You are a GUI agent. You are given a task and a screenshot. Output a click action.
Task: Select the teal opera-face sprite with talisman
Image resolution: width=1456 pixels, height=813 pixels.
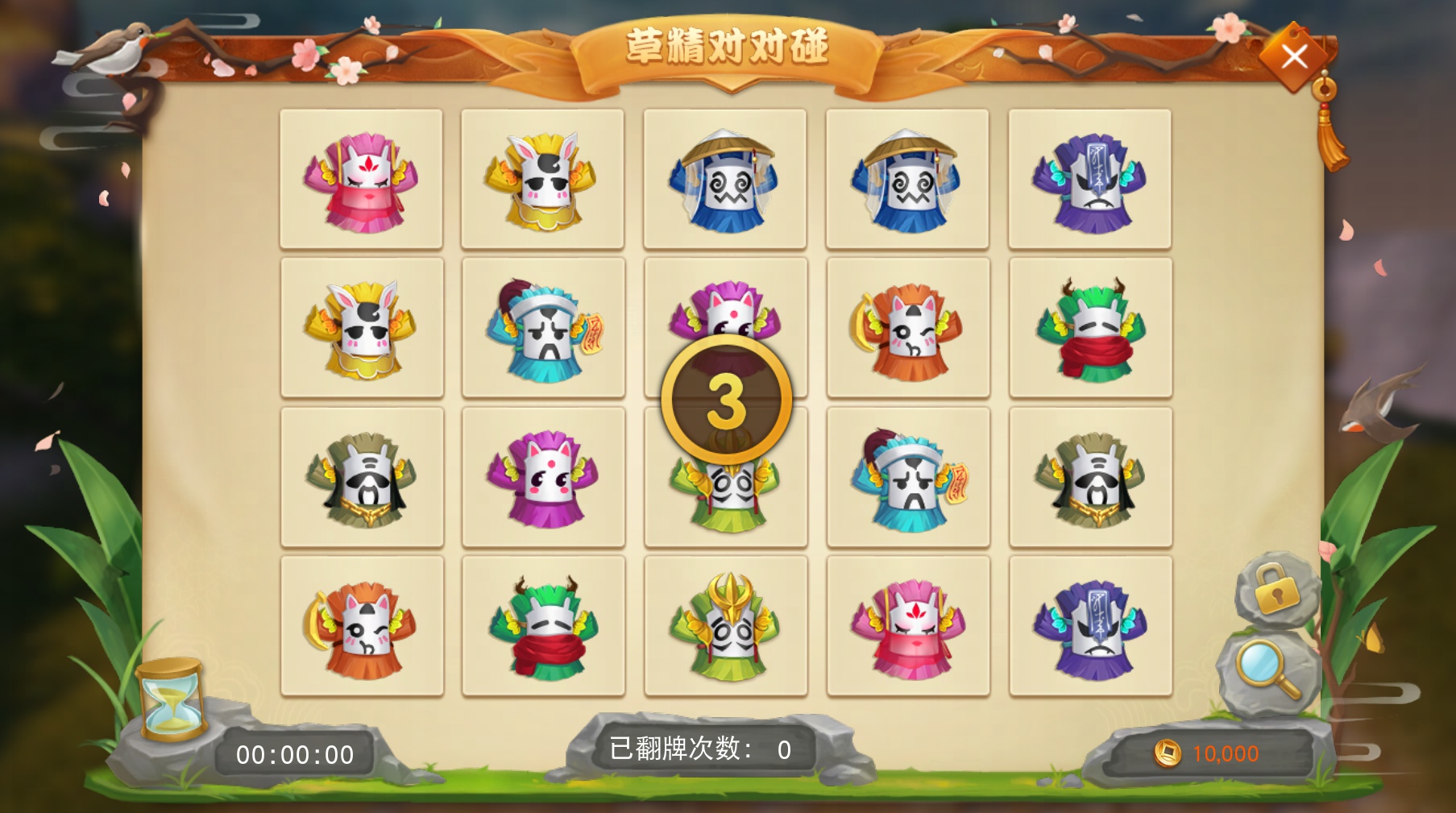click(545, 330)
